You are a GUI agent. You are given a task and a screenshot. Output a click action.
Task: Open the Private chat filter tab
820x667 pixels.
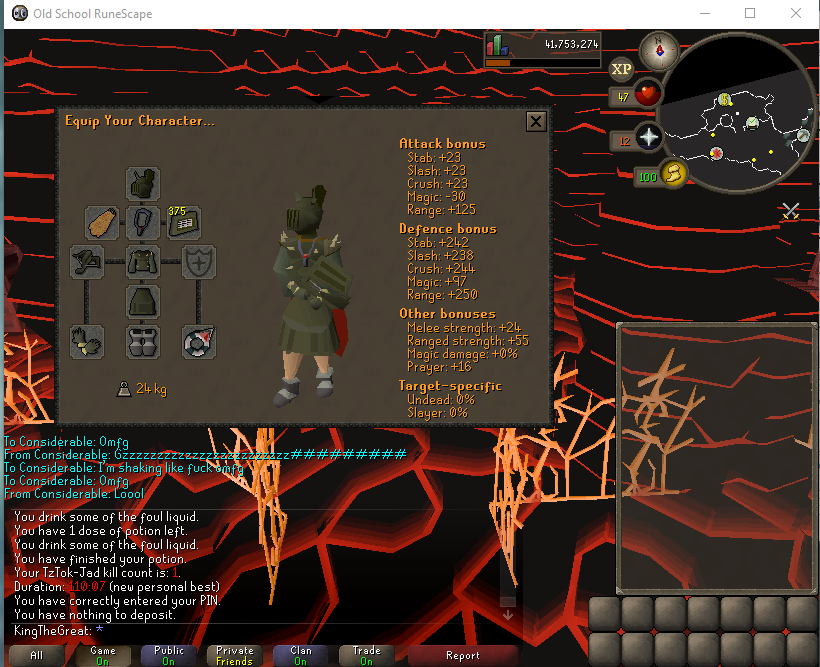(x=235, y=655)
